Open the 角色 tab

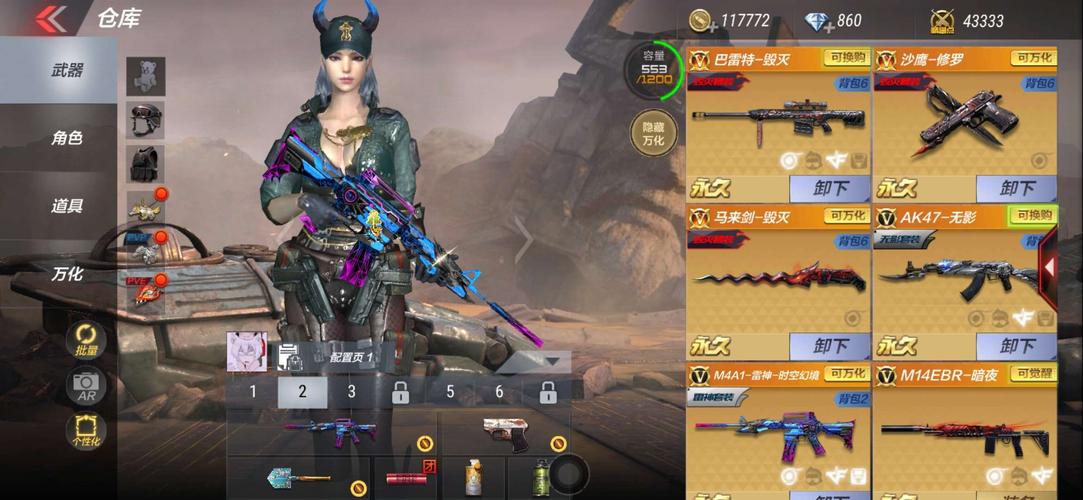[x=67, y=138]
